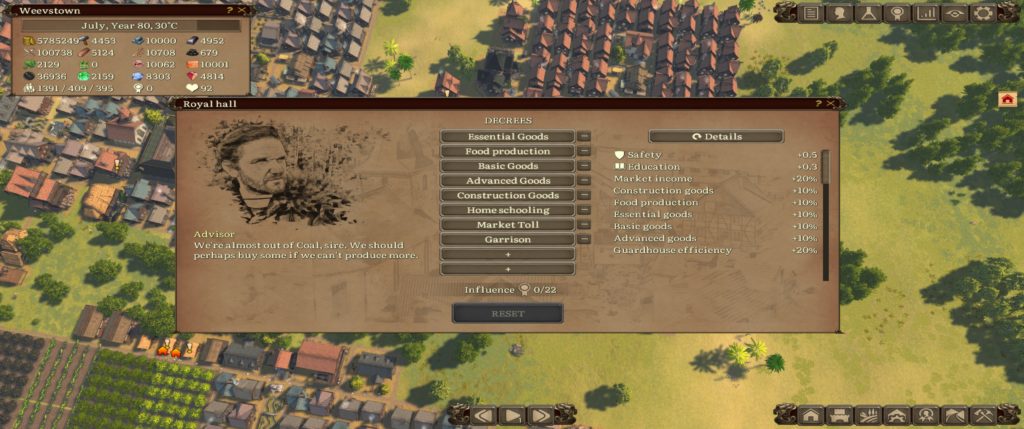Open the advisor head profile panel
The width and height of the screenshot is (1024, 429).
click(x=840, y=13)
